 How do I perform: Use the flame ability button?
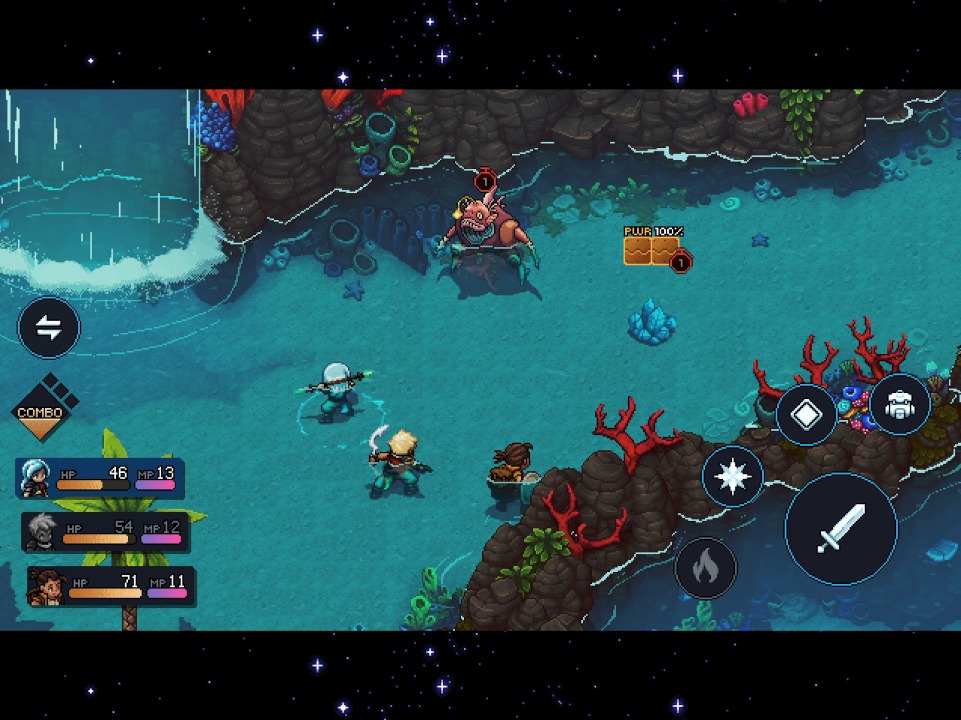705,567
